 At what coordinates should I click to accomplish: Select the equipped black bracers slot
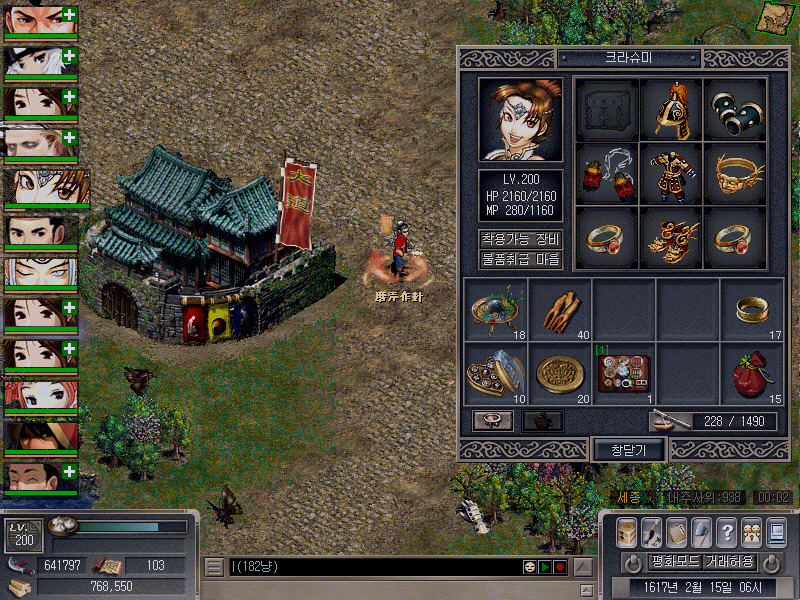(x=735, y=109)
